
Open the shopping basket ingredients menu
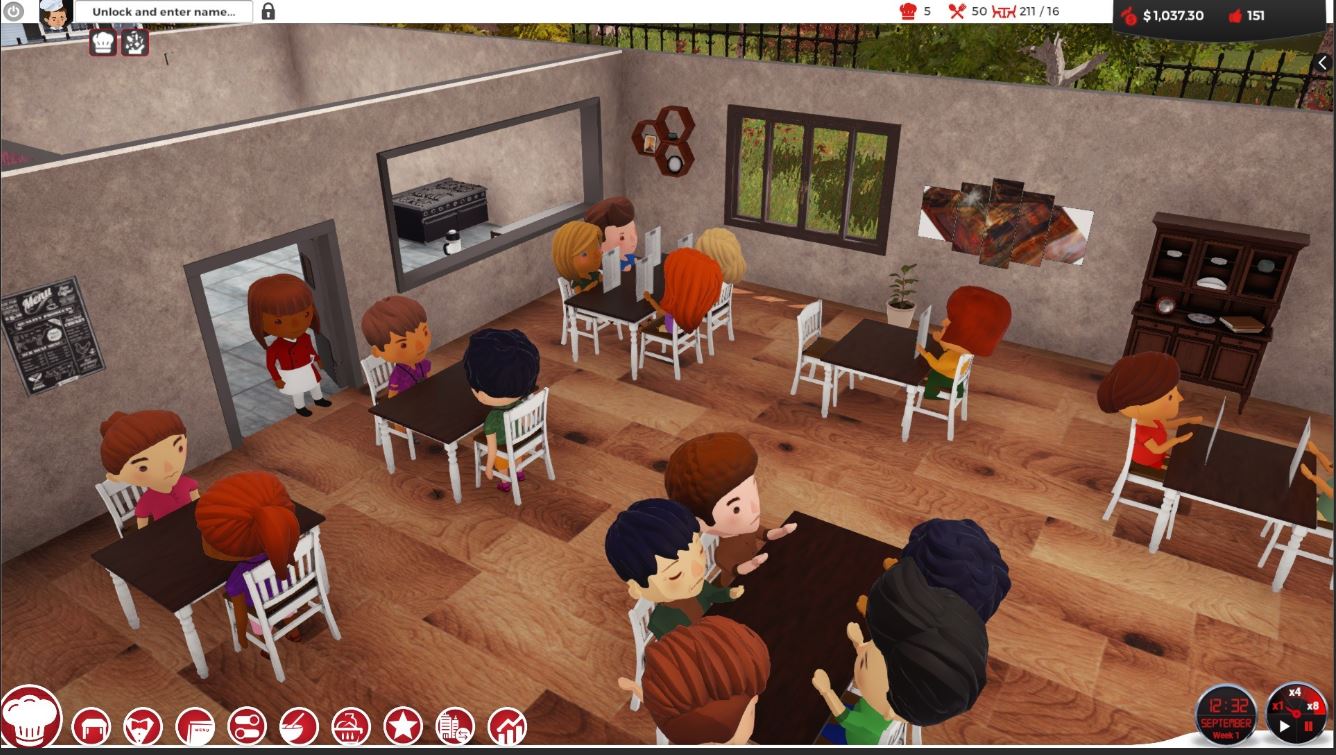point(351,727)
